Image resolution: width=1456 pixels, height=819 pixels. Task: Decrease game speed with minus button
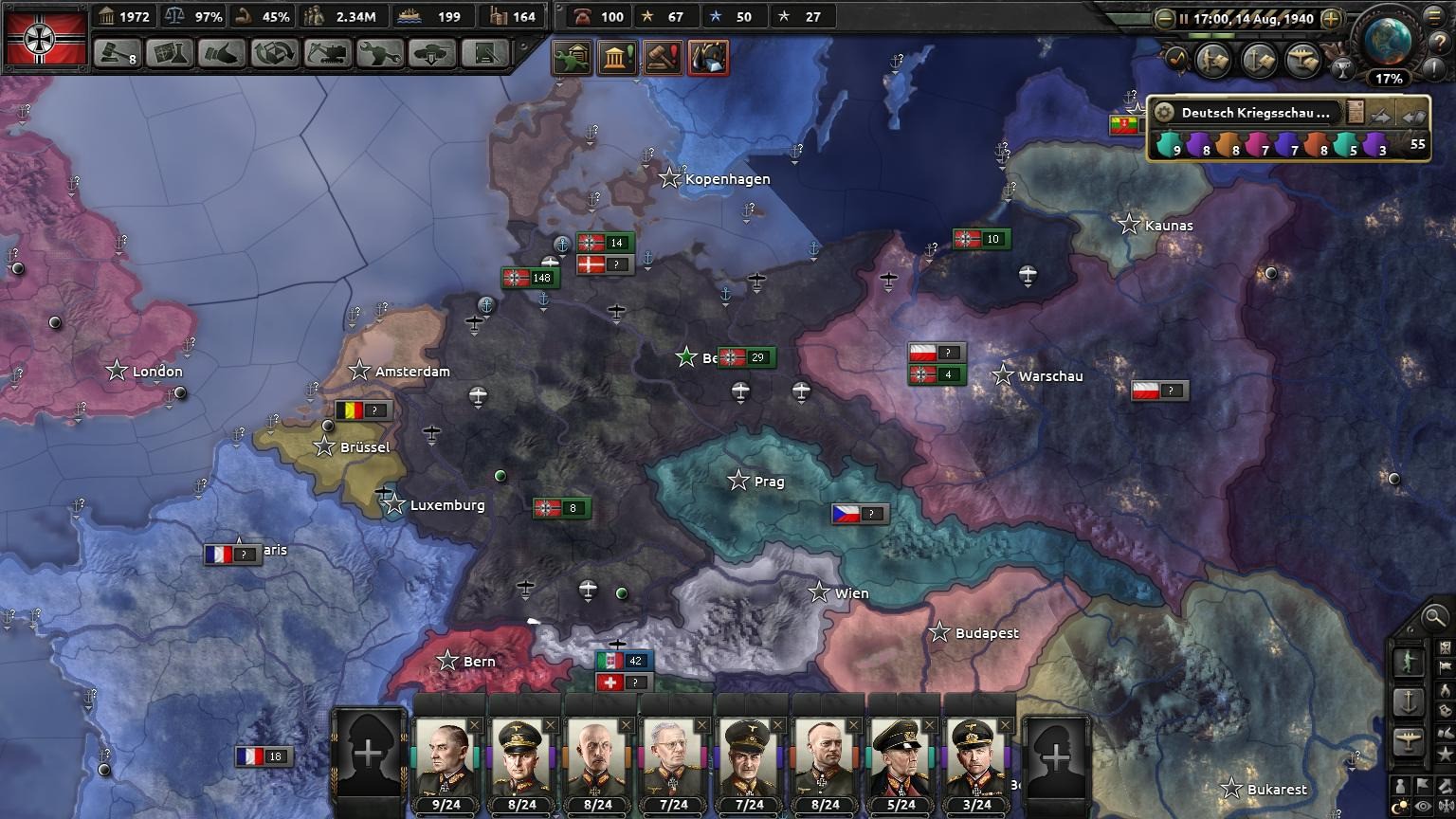[1165, 18]
